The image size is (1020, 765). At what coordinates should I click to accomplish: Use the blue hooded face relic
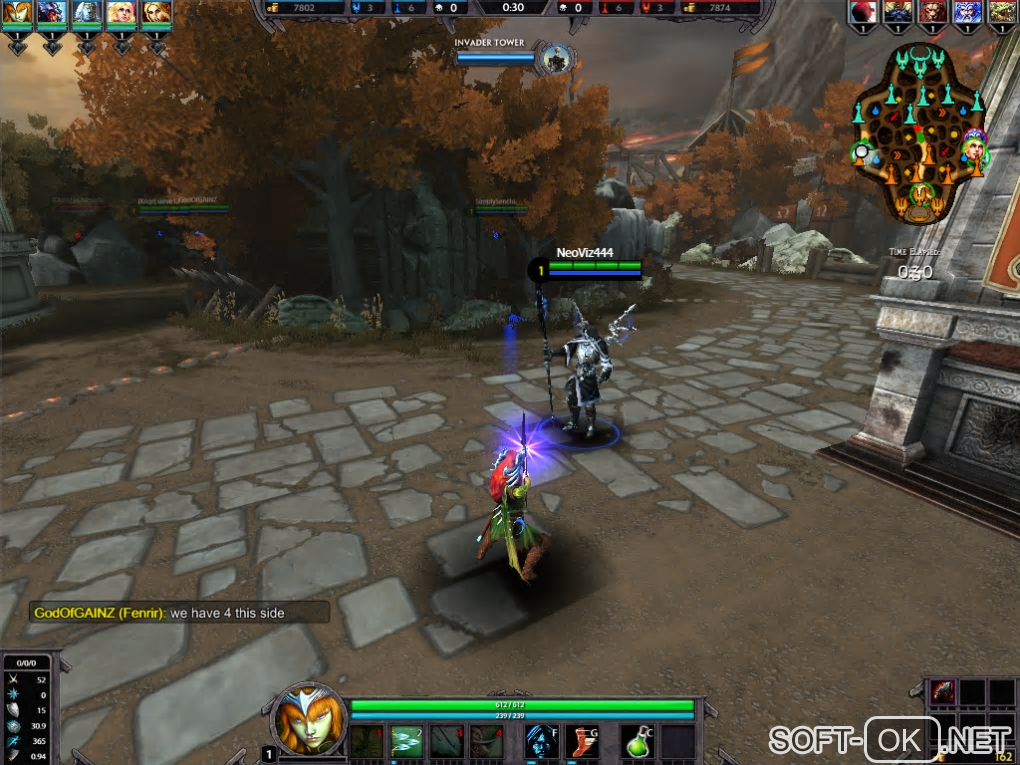[542, 741]
